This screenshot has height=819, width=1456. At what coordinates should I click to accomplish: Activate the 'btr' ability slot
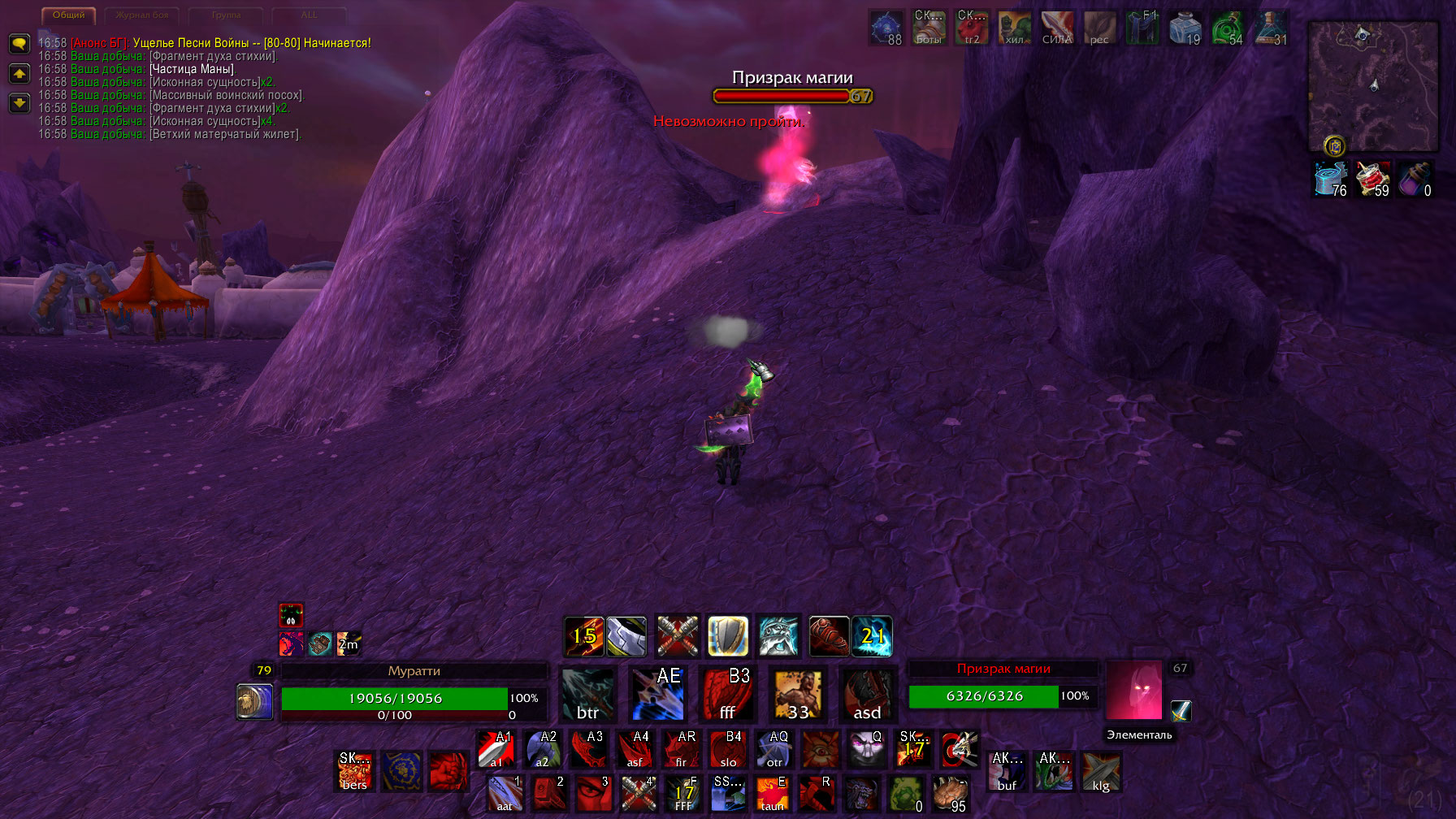(x=588, y=695)
